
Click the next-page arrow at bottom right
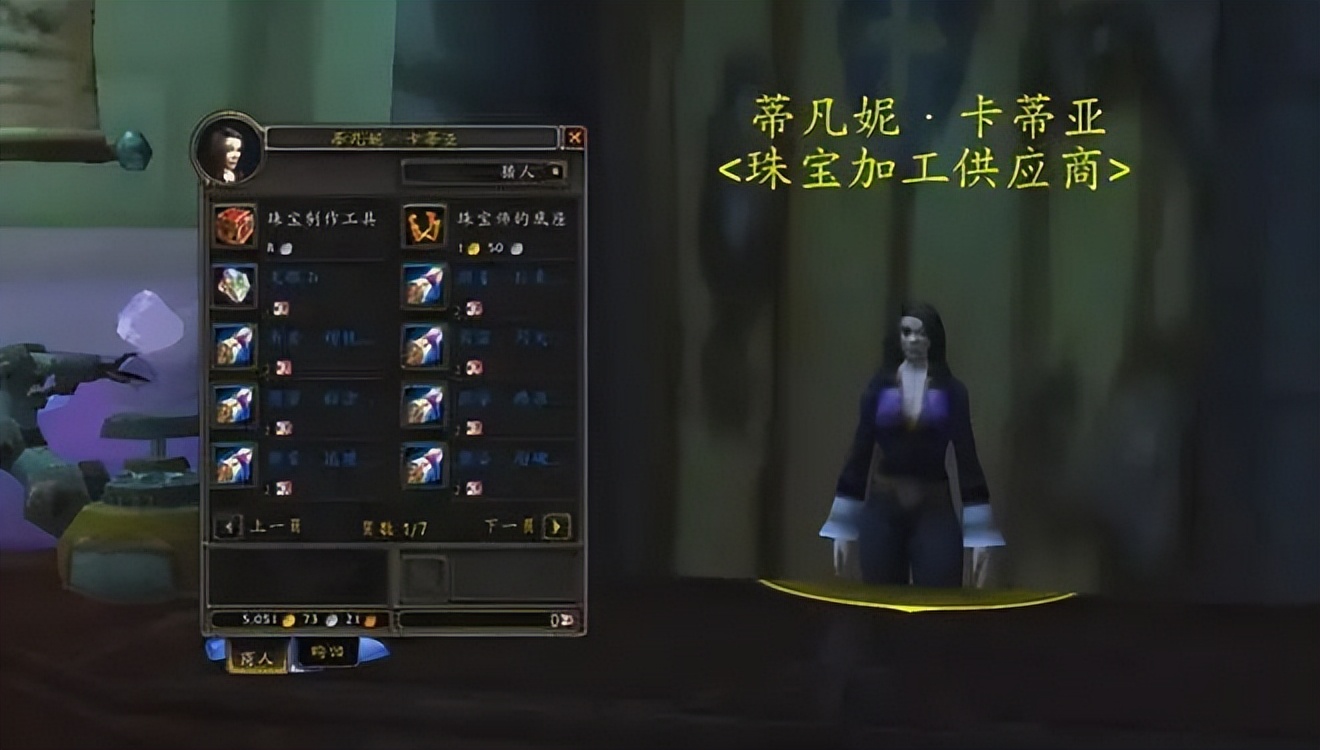(x=557, y=525)
